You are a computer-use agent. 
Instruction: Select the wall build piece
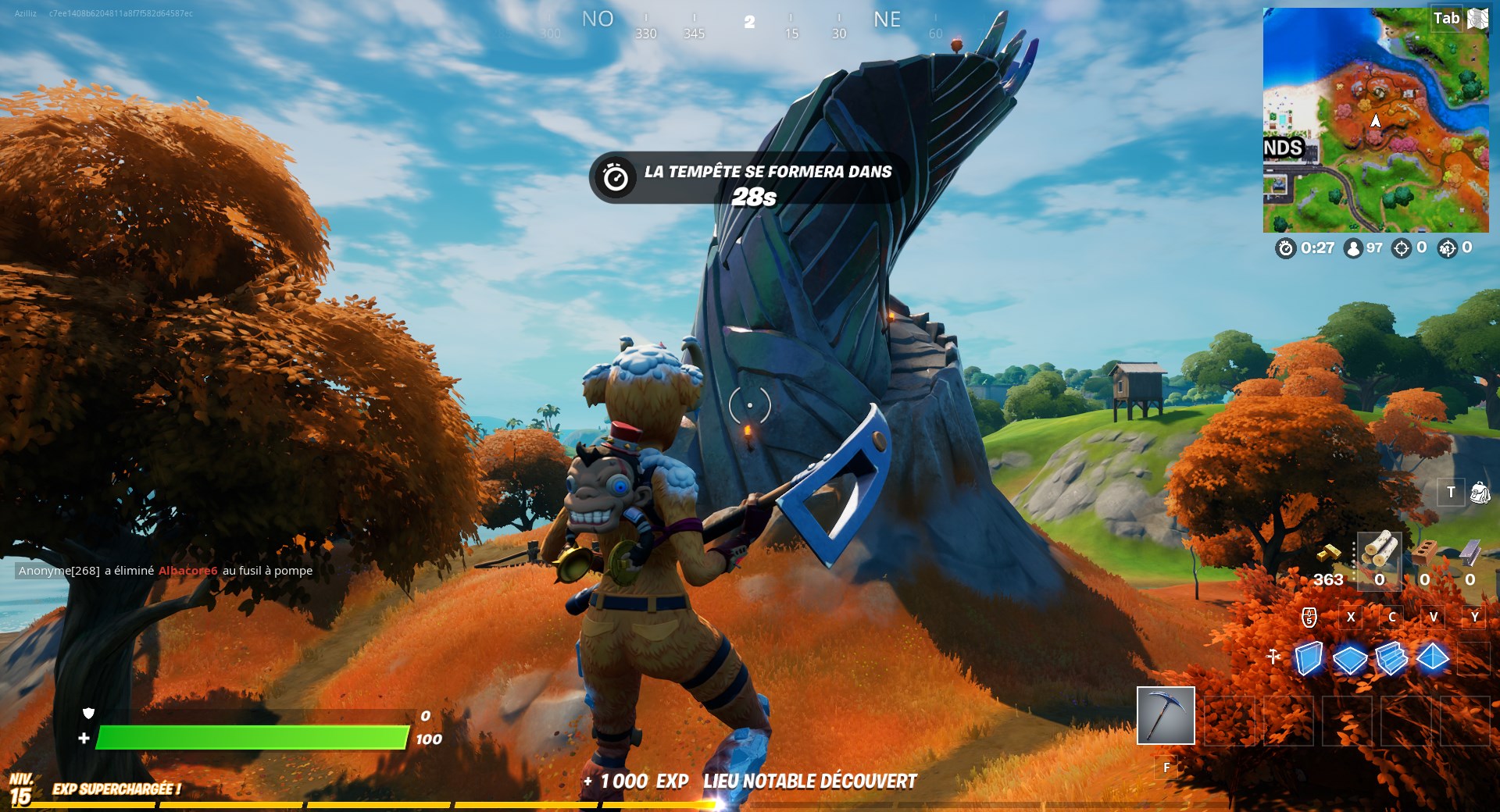tap(1309, 658)
